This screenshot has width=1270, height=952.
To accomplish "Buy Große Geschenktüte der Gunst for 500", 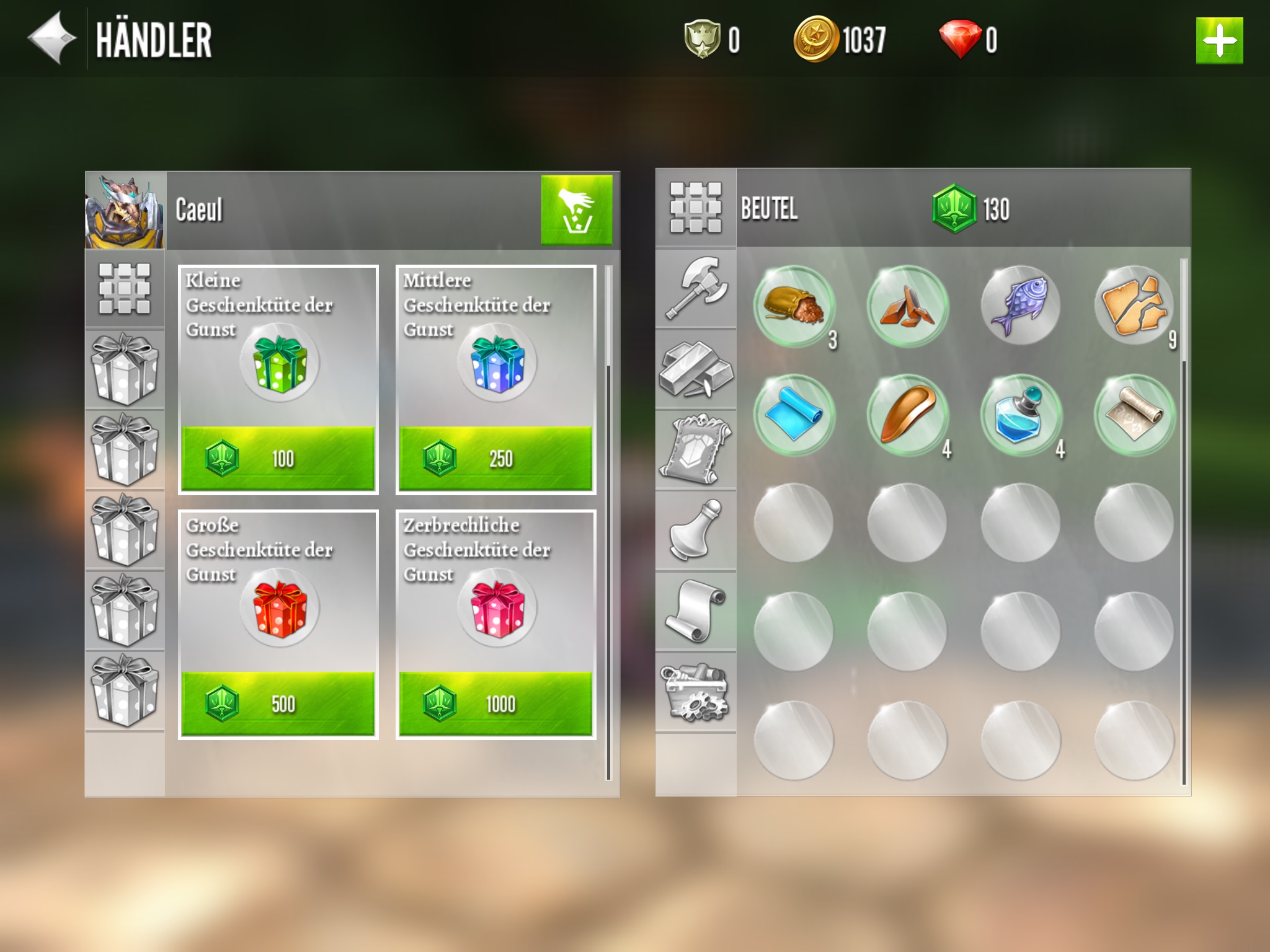I will [278, 703].
